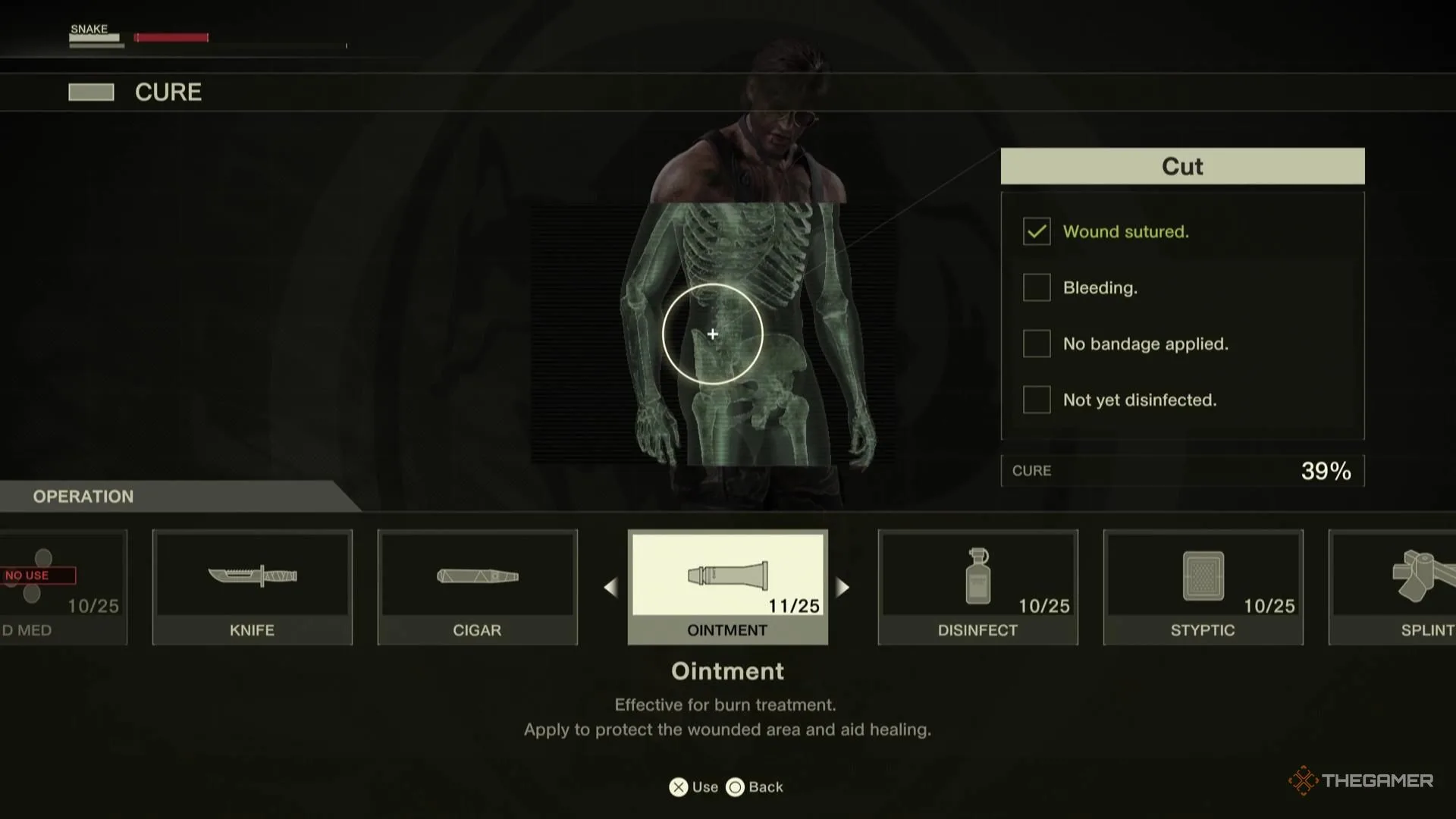Check the Bleeding status box
The image size is (1456, 819).
point(1036,287)
